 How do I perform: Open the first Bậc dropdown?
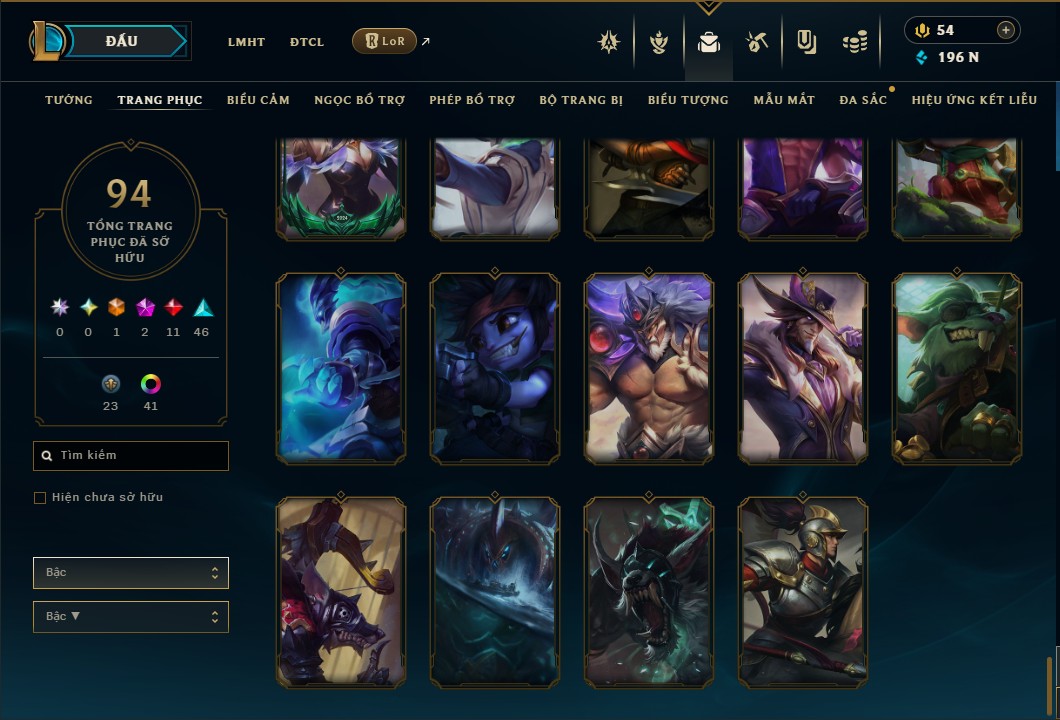tap(131, 573)
